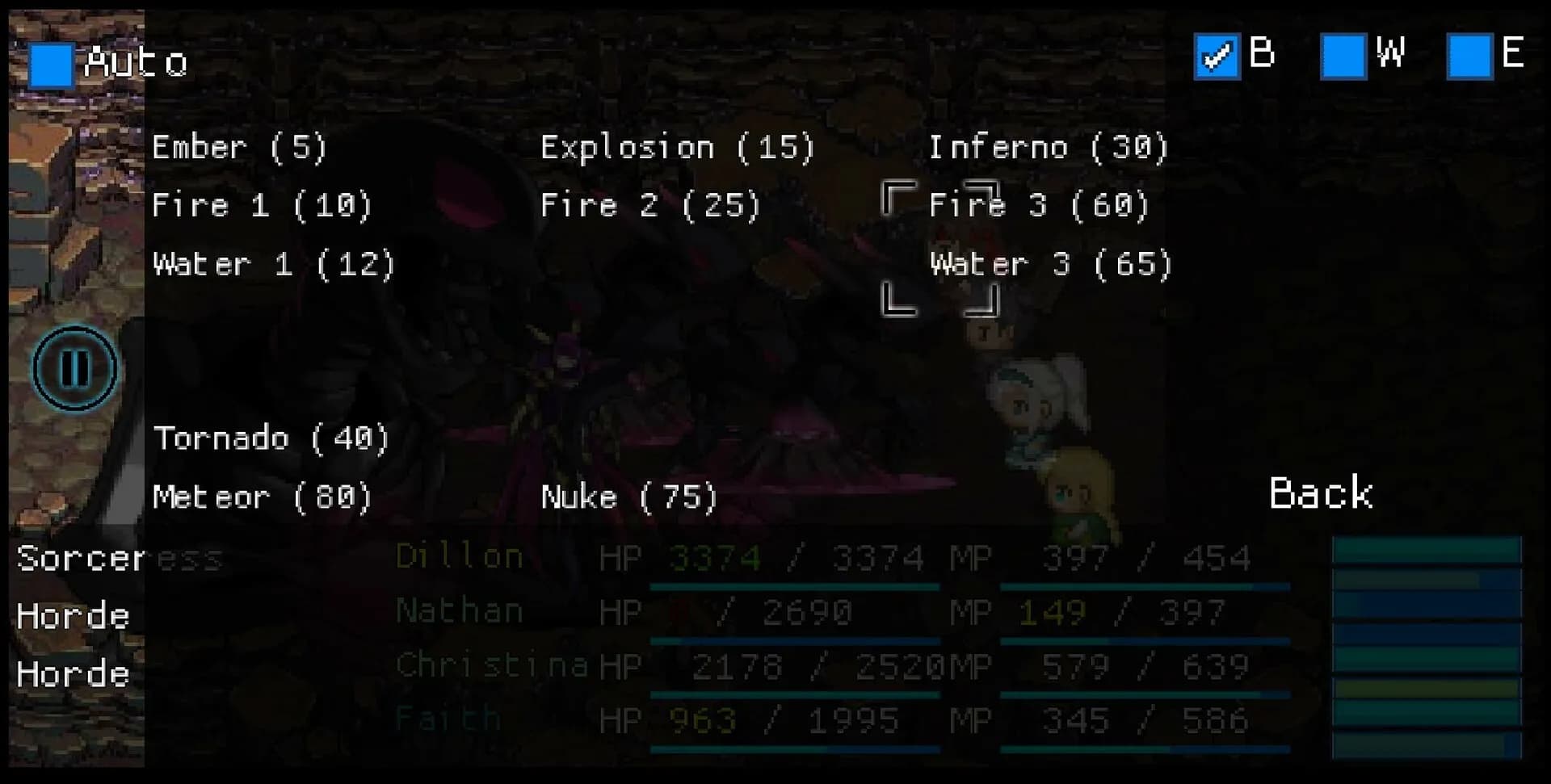Select the Explosion spell
Viewport: 1551px width, 784px height.
[677, 148]
